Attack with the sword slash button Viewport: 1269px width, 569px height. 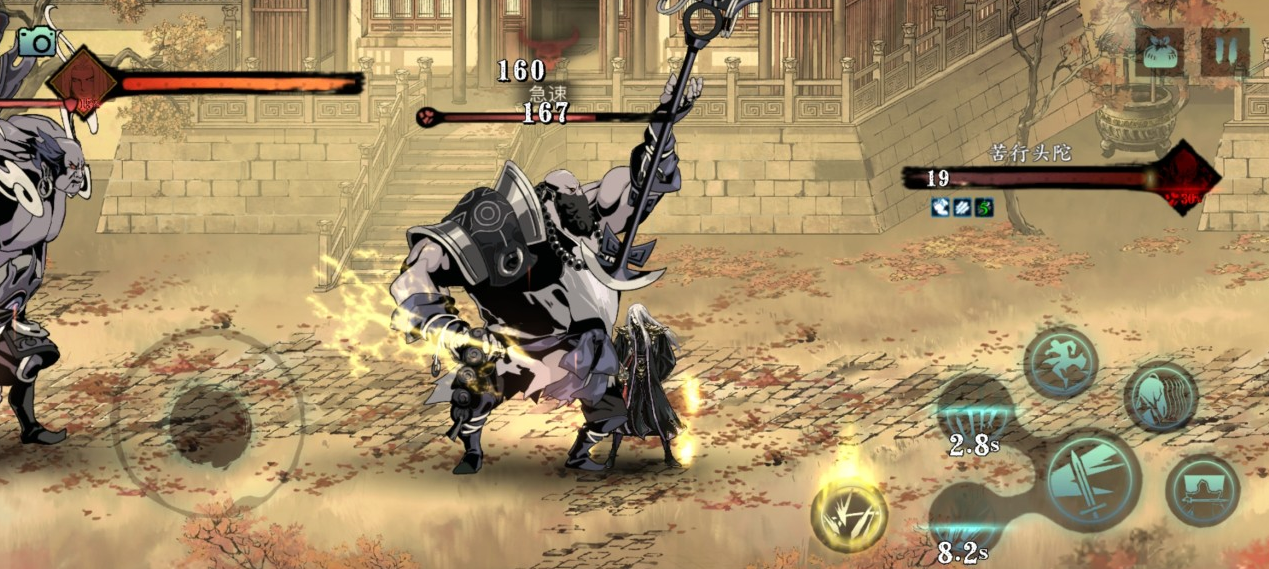tap(1094, 480)
